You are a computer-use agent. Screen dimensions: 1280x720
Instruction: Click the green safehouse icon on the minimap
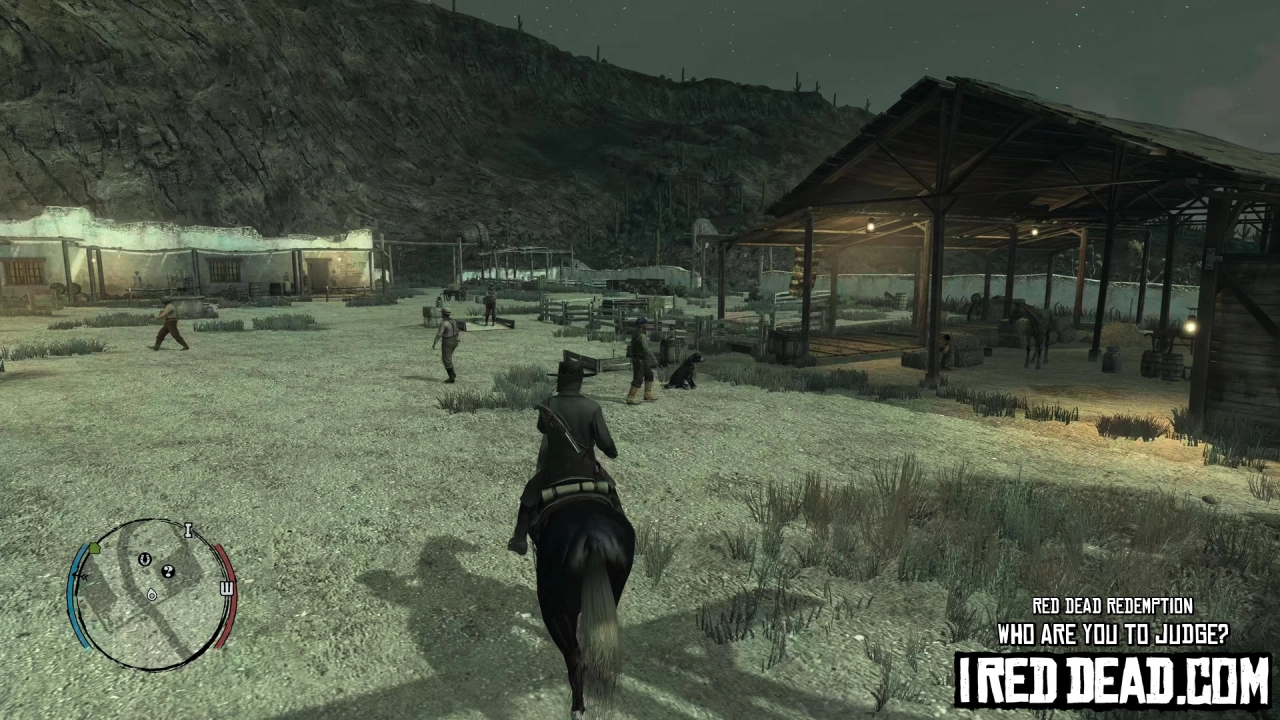click(95, 549)
